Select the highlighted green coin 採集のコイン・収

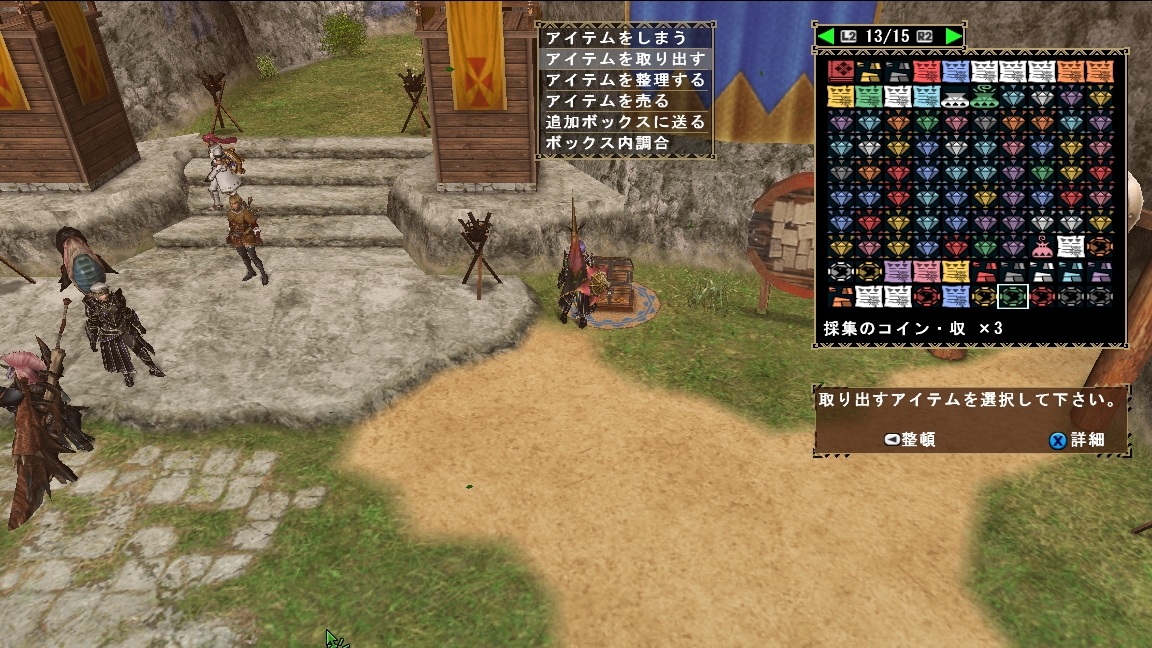(x=1013, y=296)
